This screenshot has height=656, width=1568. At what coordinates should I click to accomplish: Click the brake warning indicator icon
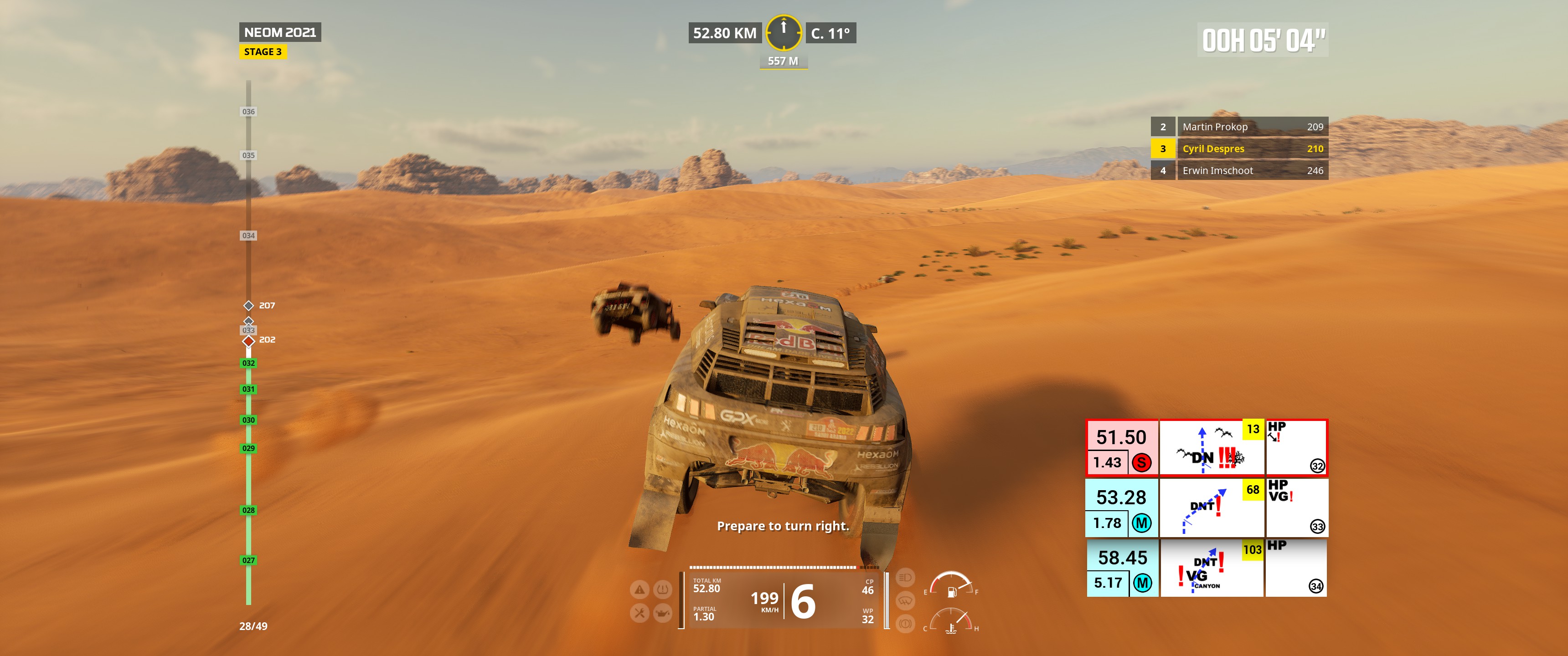[x=905, y=624]
